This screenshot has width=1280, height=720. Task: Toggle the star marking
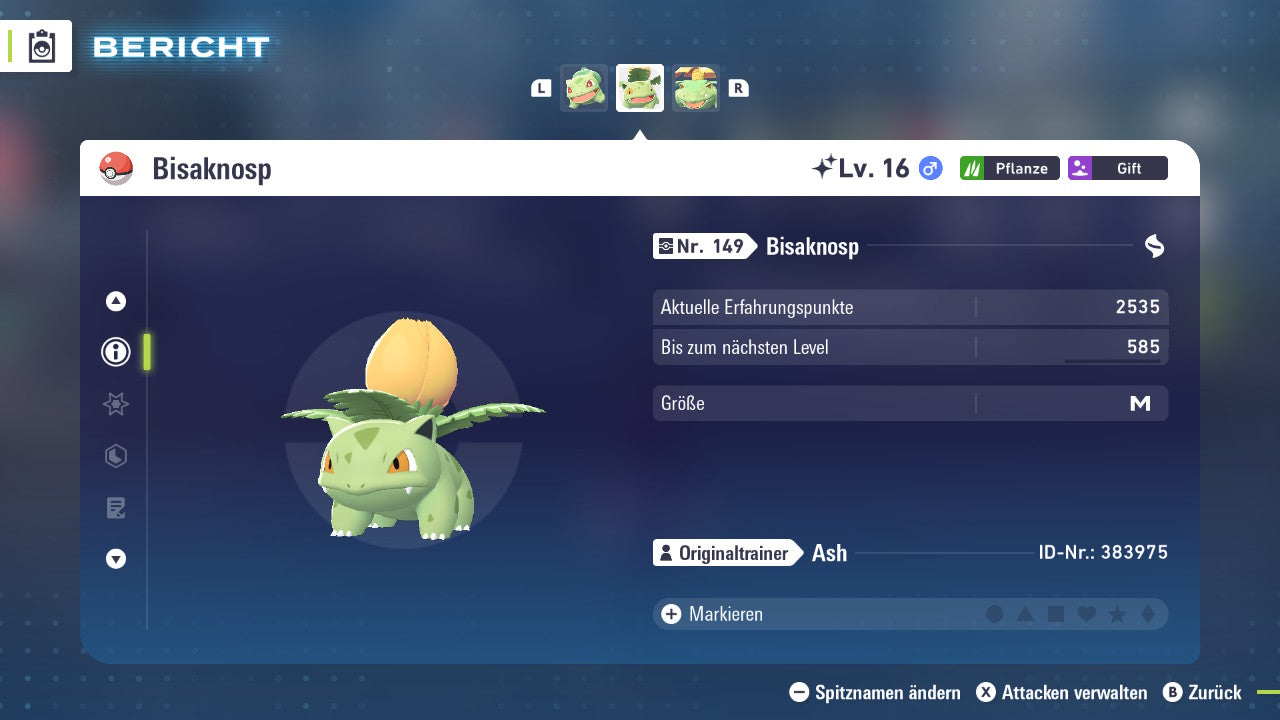1117,614
